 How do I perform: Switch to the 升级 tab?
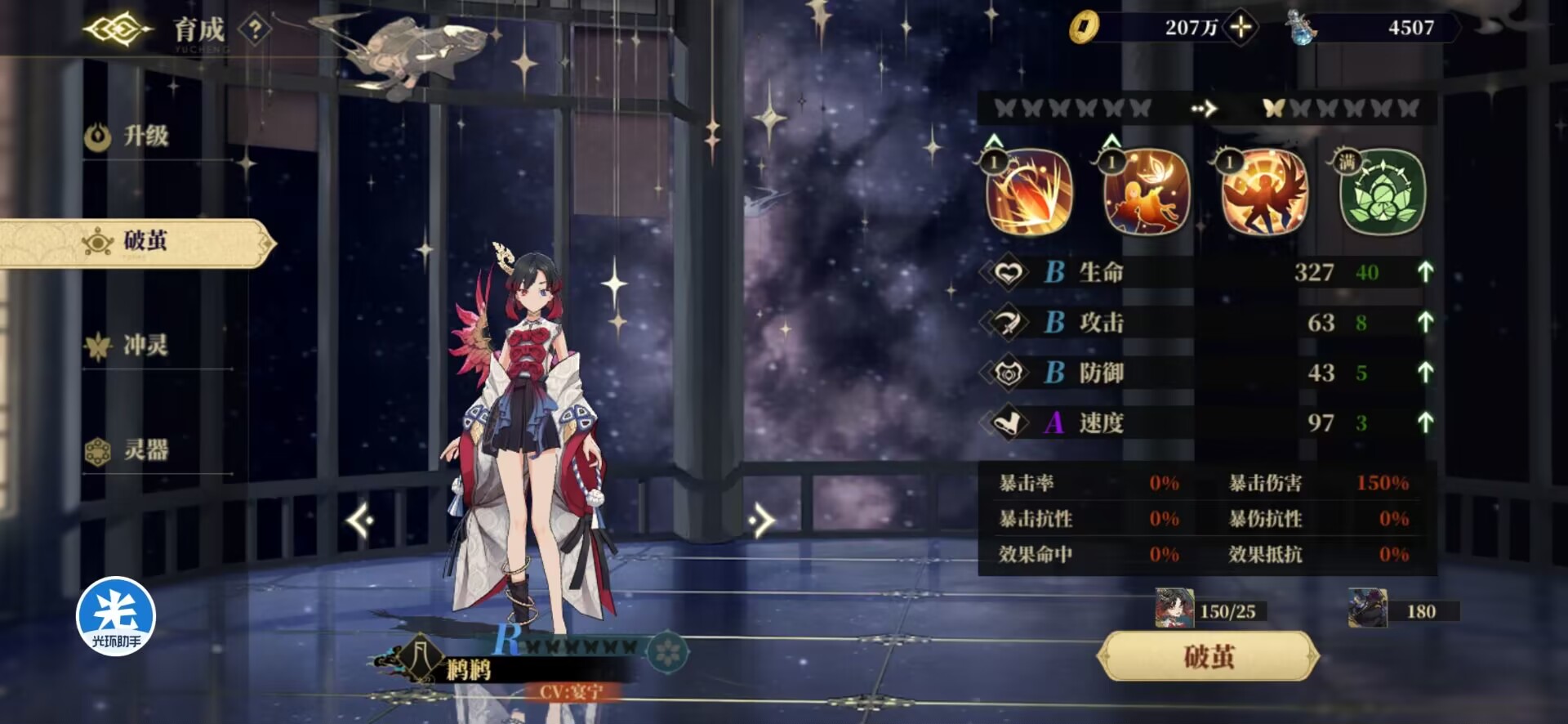(145, 136)
